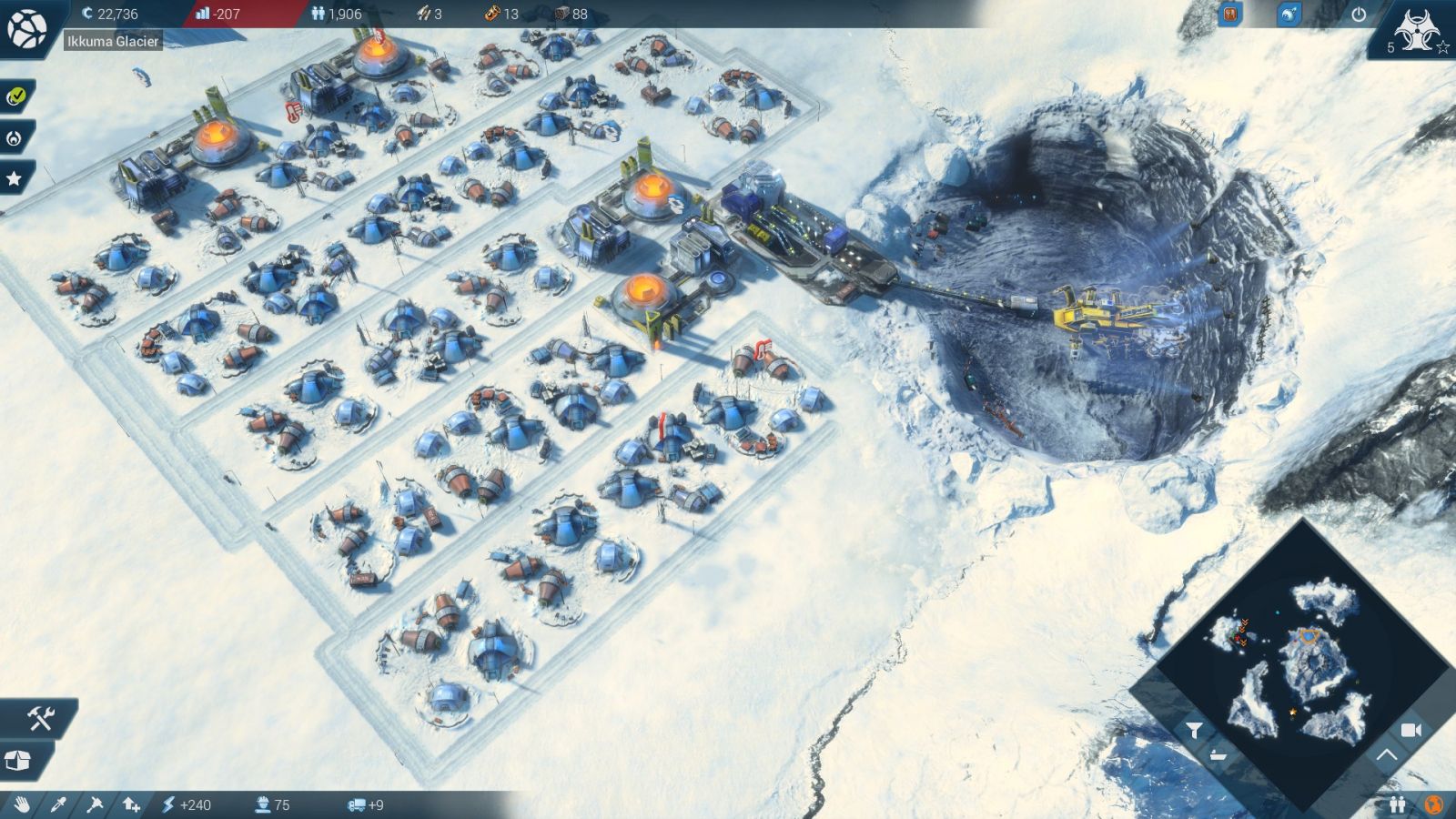This screenshot has width=1456, height=819.
Task: Activate the demolish pickaxe tool
Action: click(95, 804)
